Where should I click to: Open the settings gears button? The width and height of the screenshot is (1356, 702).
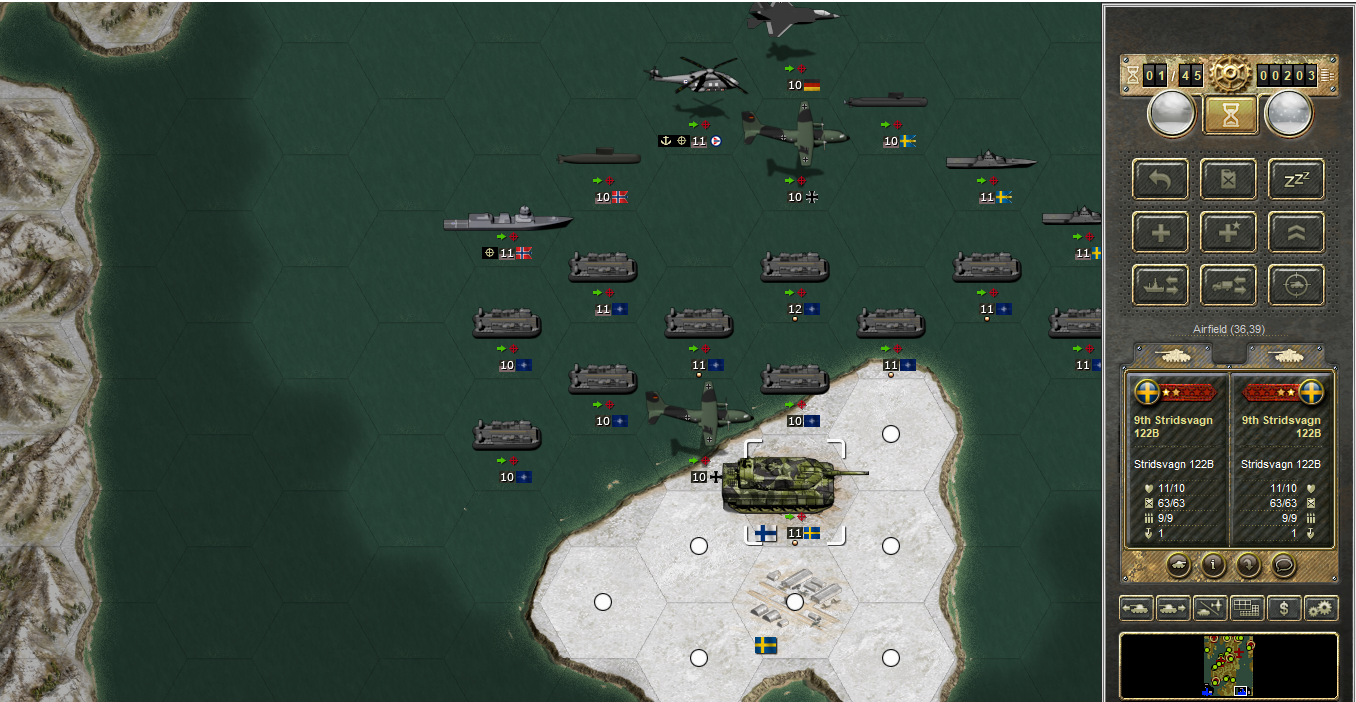[1321, 608]
